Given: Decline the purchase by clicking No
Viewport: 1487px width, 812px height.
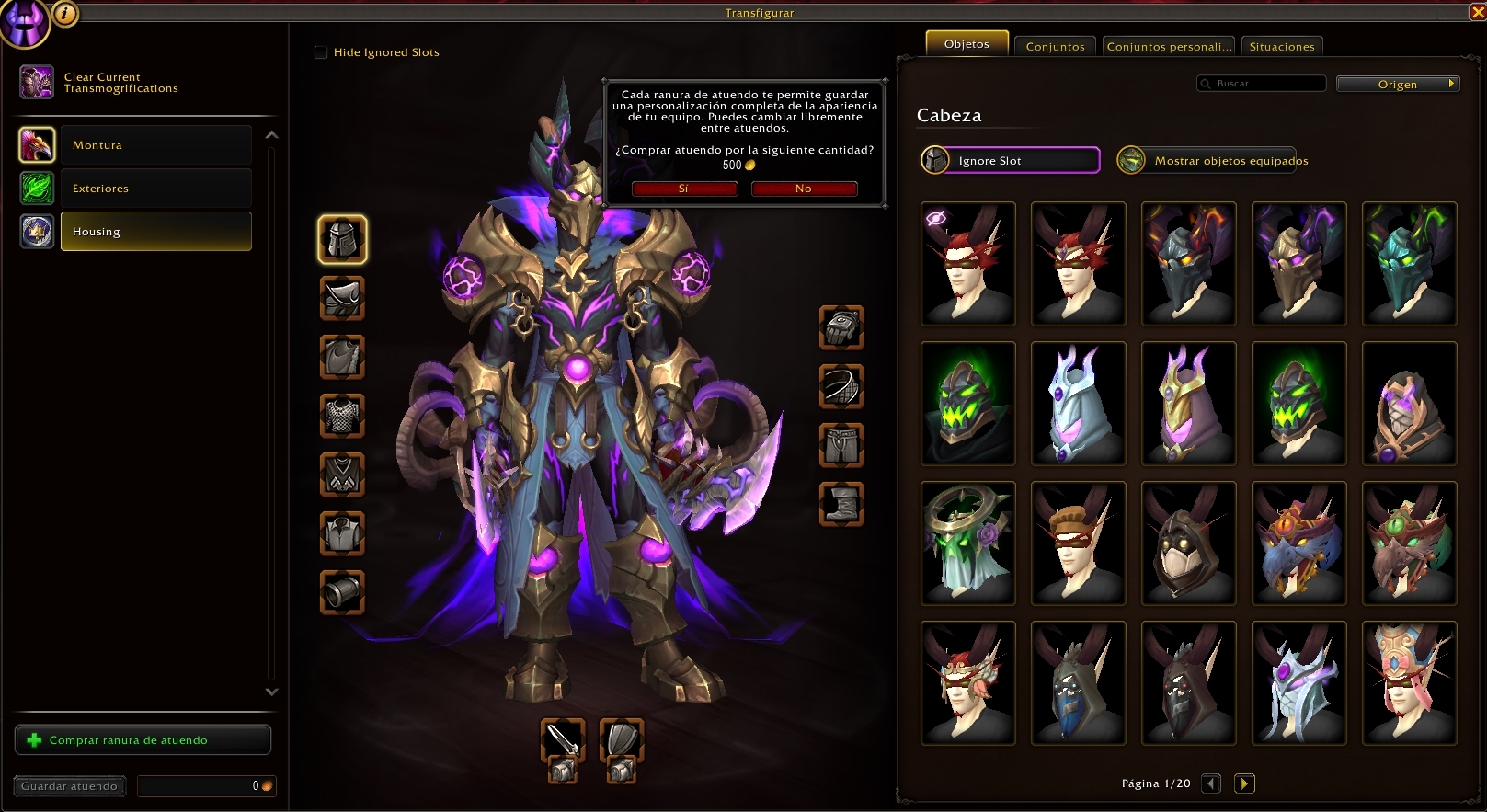Looking at the screenshot, I should click(804, 189).
